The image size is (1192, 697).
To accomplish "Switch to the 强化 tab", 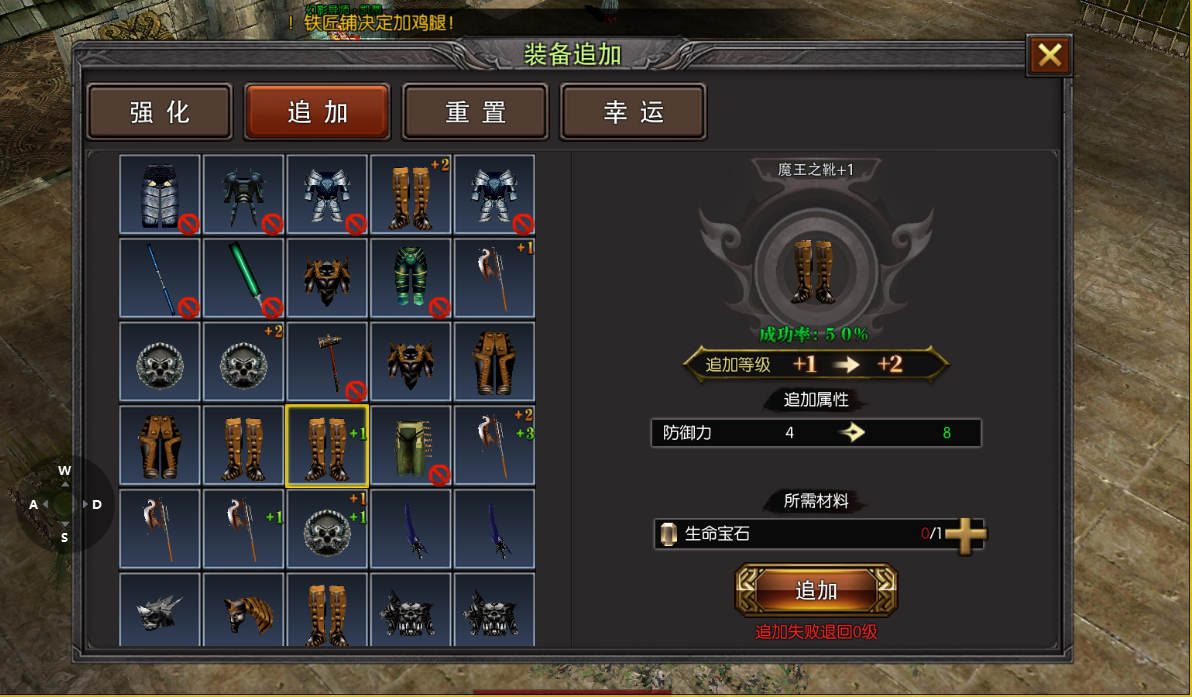I will pos(160,111).
